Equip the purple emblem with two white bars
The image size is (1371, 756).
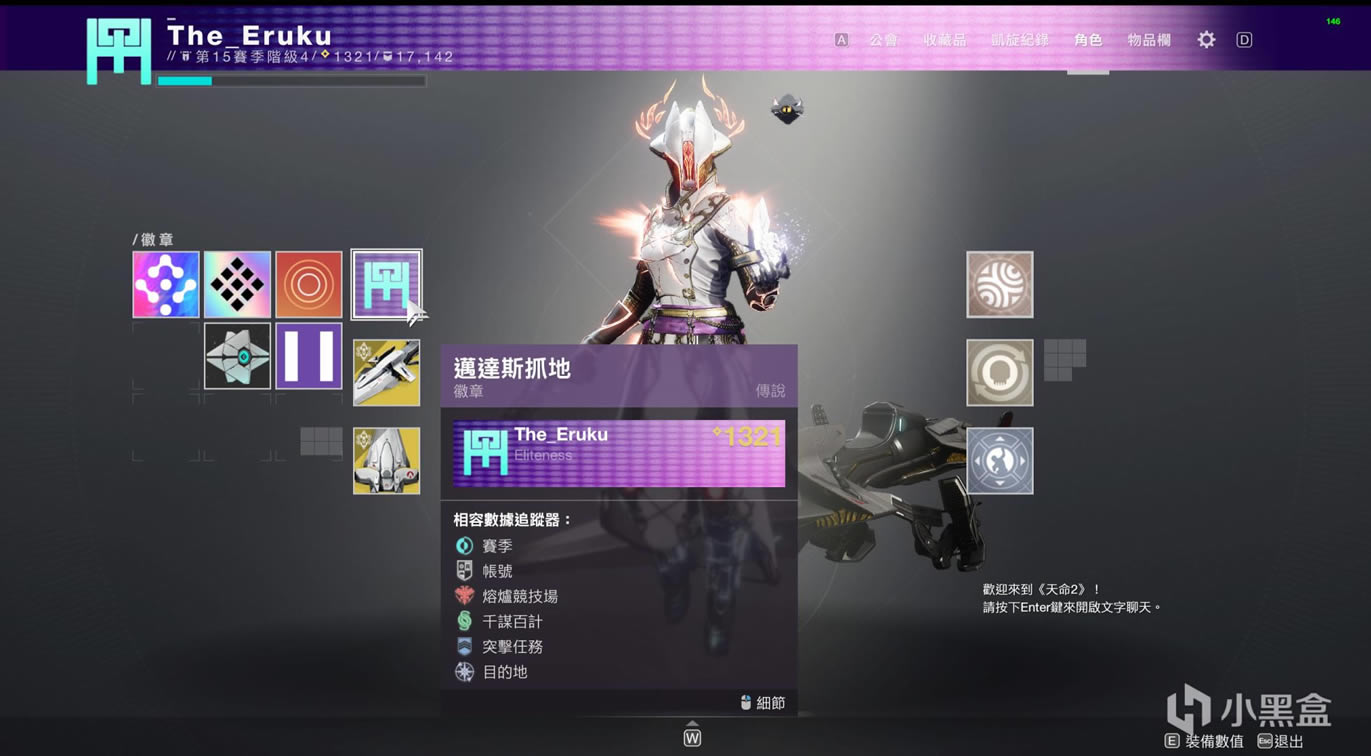309,356
